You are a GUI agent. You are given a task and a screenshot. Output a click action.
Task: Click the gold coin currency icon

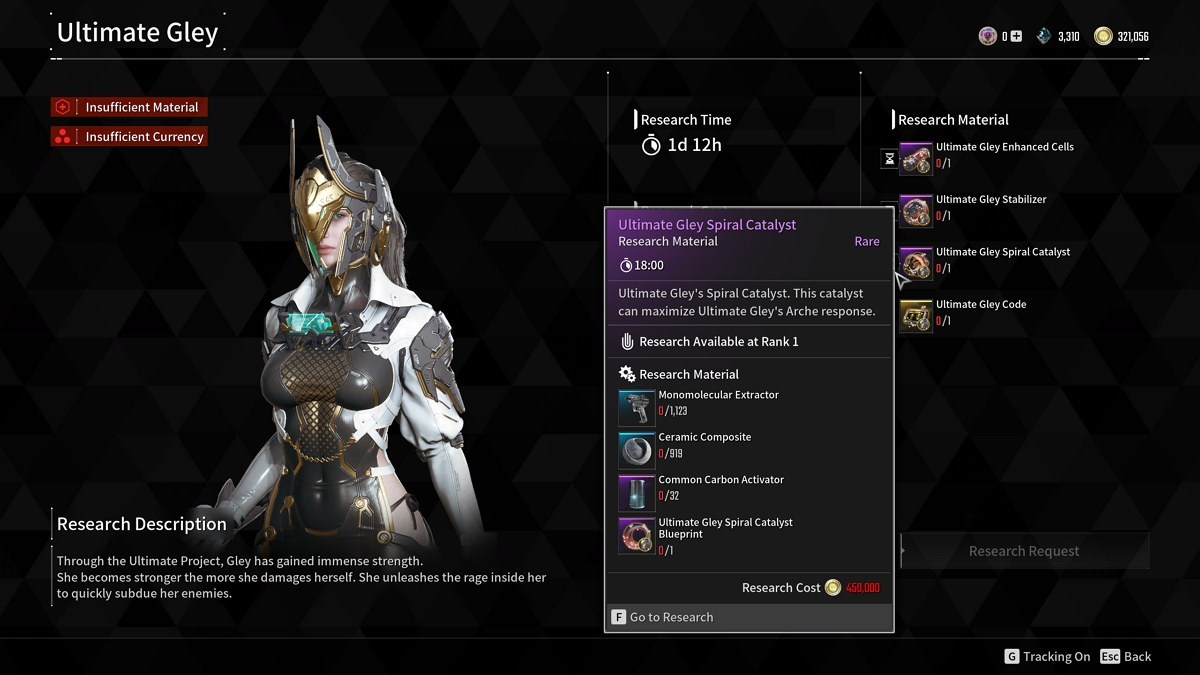tap(1103, 37)
